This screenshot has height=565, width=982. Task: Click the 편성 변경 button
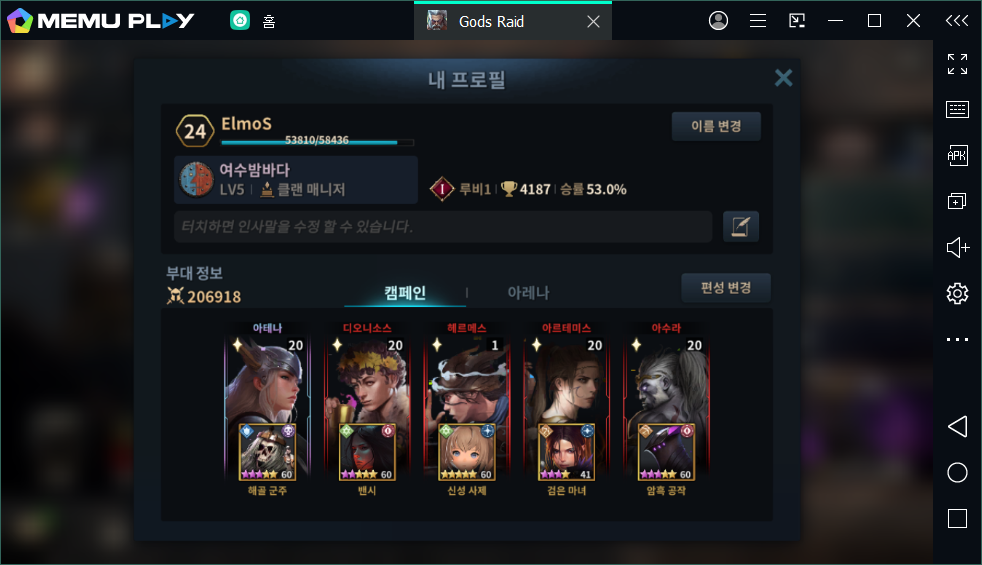(x=726, y=288)
